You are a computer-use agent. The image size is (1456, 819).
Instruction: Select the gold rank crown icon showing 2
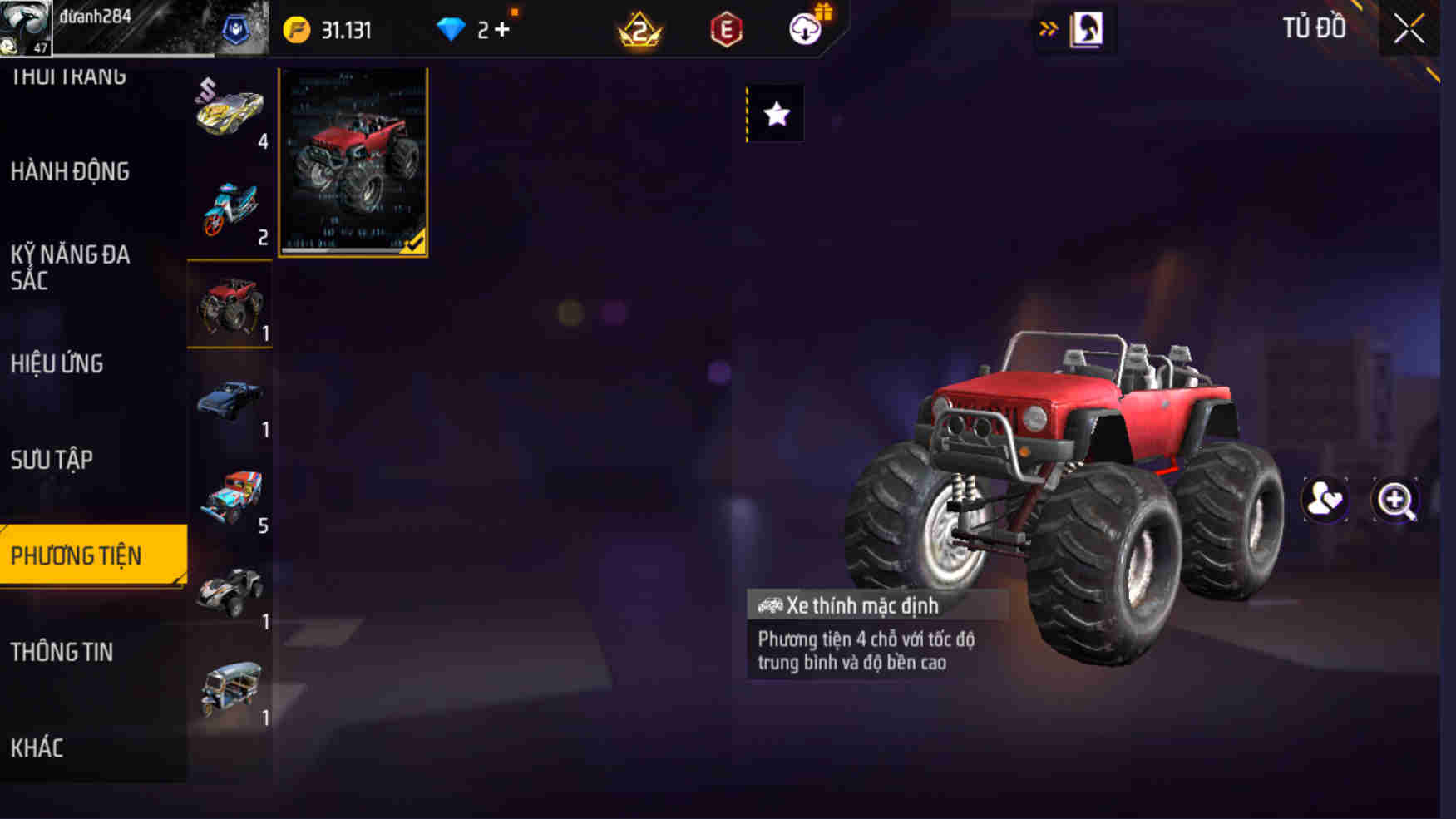(x=637, y=29)
